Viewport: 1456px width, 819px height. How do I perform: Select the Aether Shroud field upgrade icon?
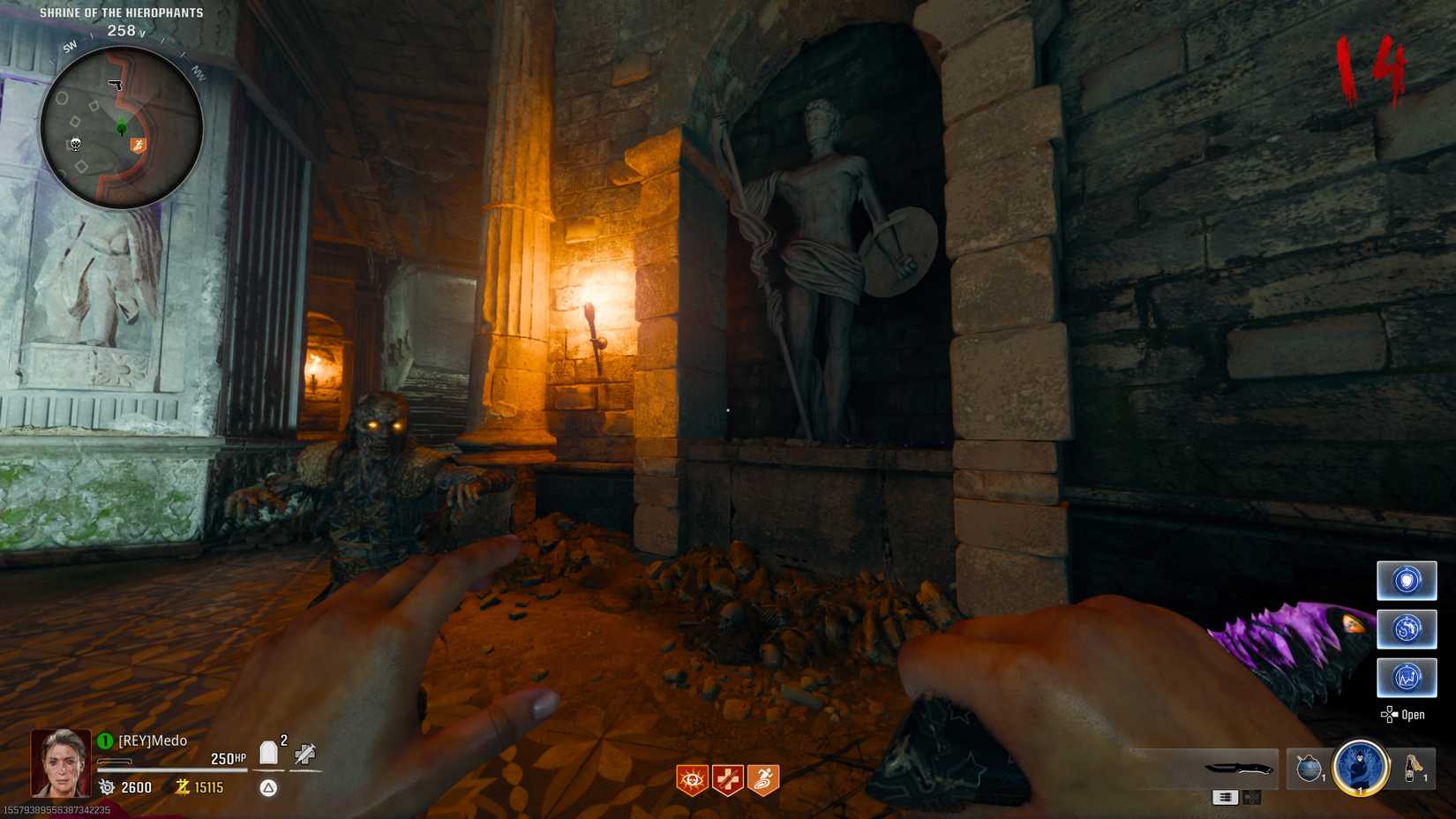pos(1360,770)
